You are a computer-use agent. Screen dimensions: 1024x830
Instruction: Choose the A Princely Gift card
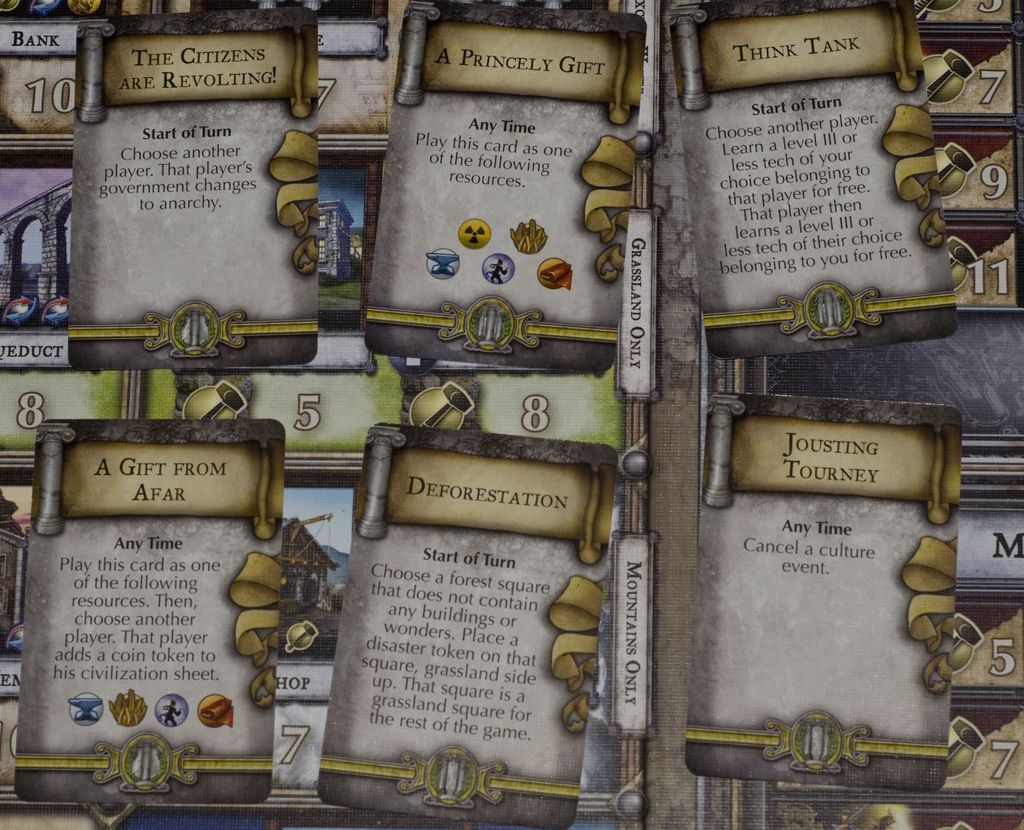pyautogui.click(x=502, y=185)
